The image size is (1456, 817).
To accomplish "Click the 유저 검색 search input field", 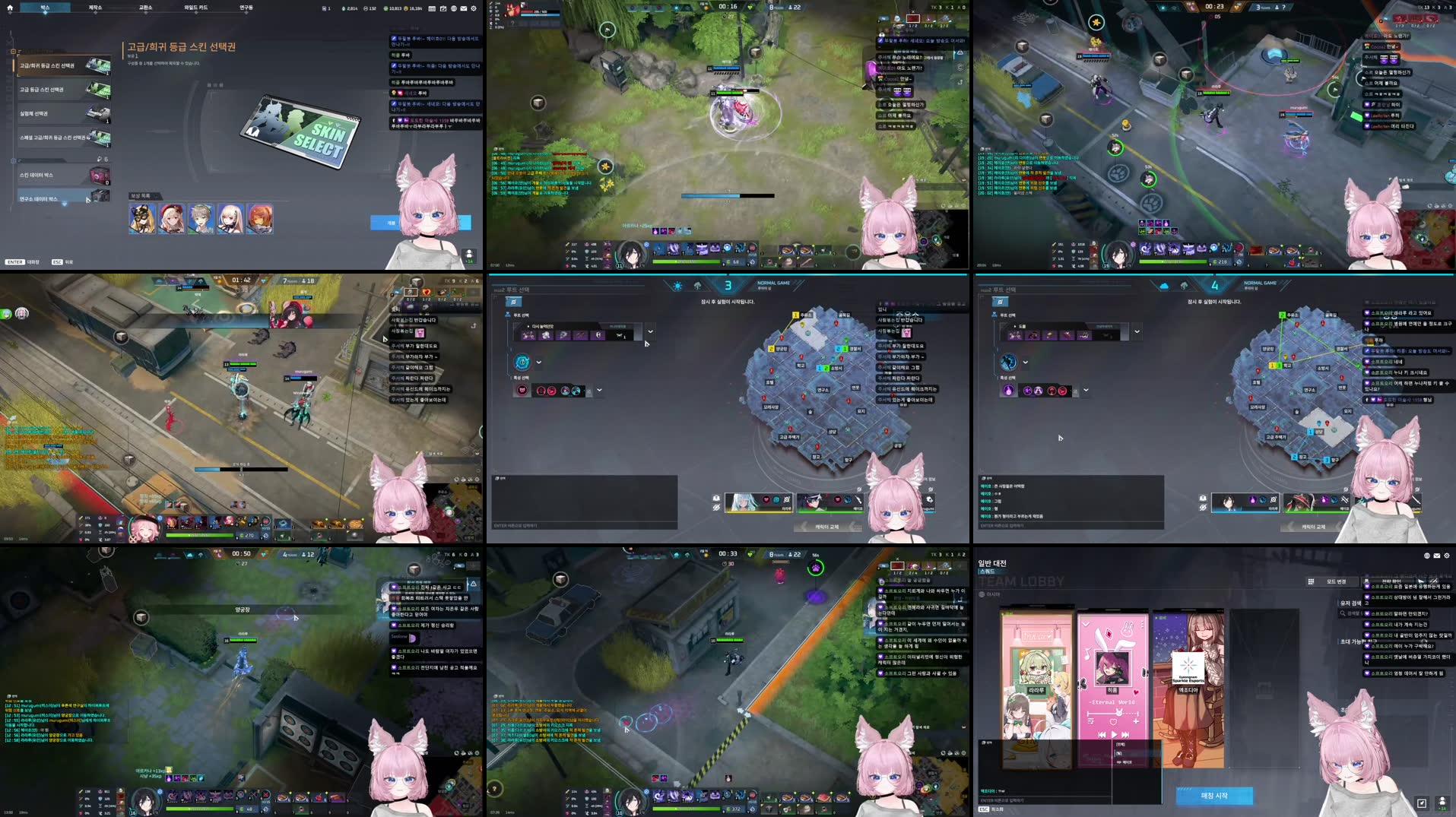I will click(x=1350, y=613).
